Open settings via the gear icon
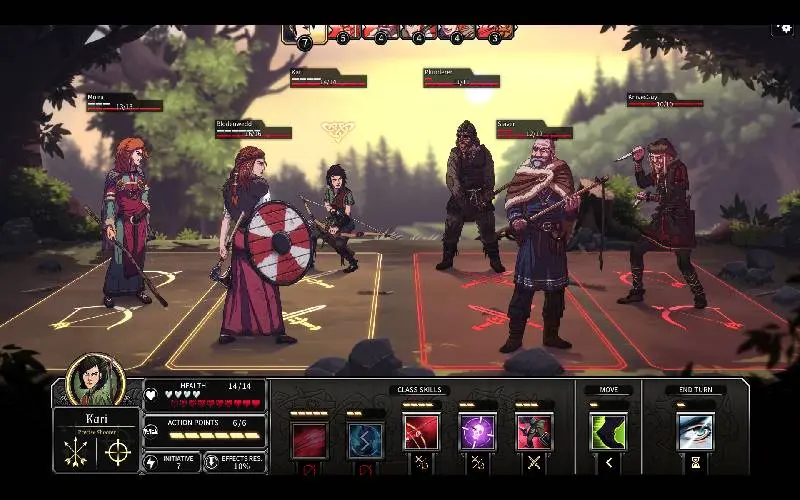Image resolution: width=800 pixels, height=500 pixels. [x=782, y=30]
